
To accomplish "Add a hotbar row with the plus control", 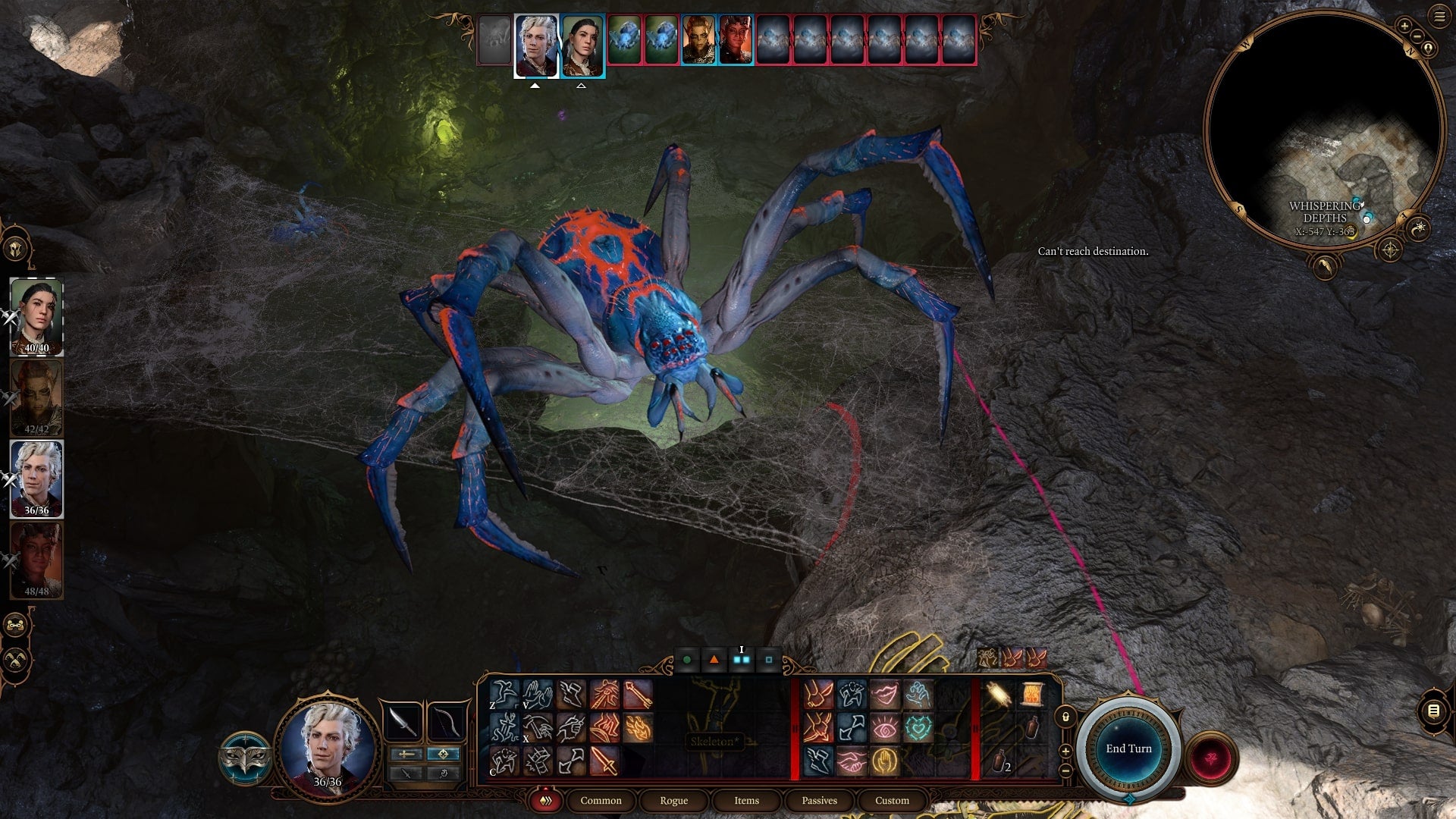I will pyautogui.click(x=1065, y=752).
